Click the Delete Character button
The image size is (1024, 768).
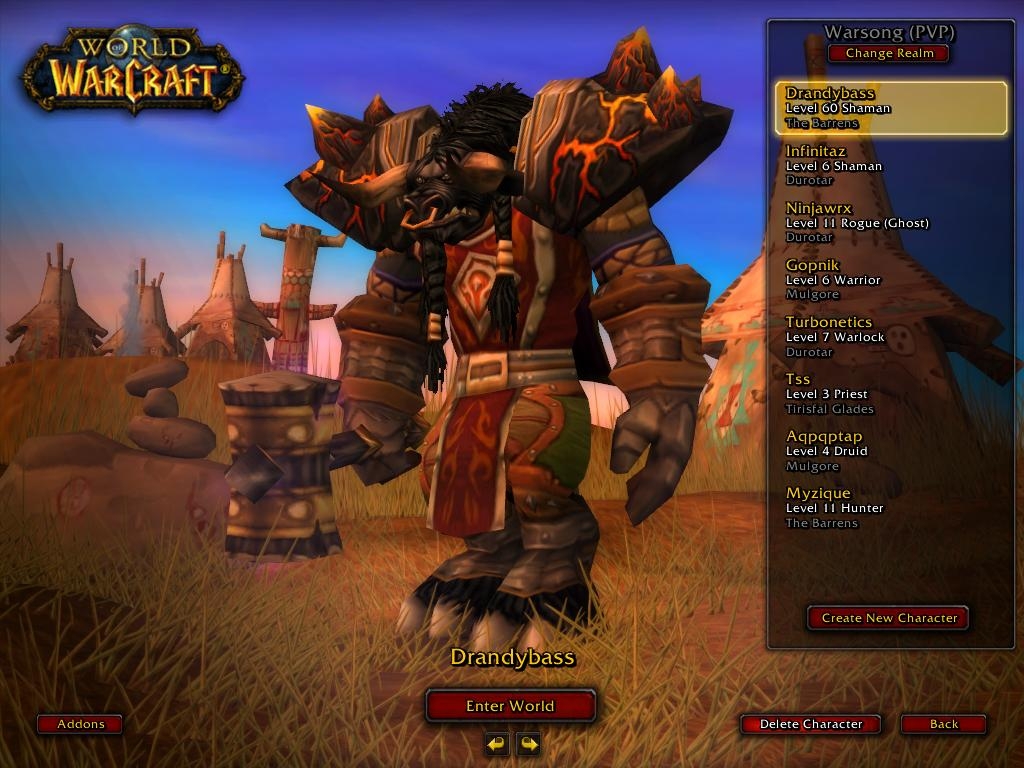point(811,724)
